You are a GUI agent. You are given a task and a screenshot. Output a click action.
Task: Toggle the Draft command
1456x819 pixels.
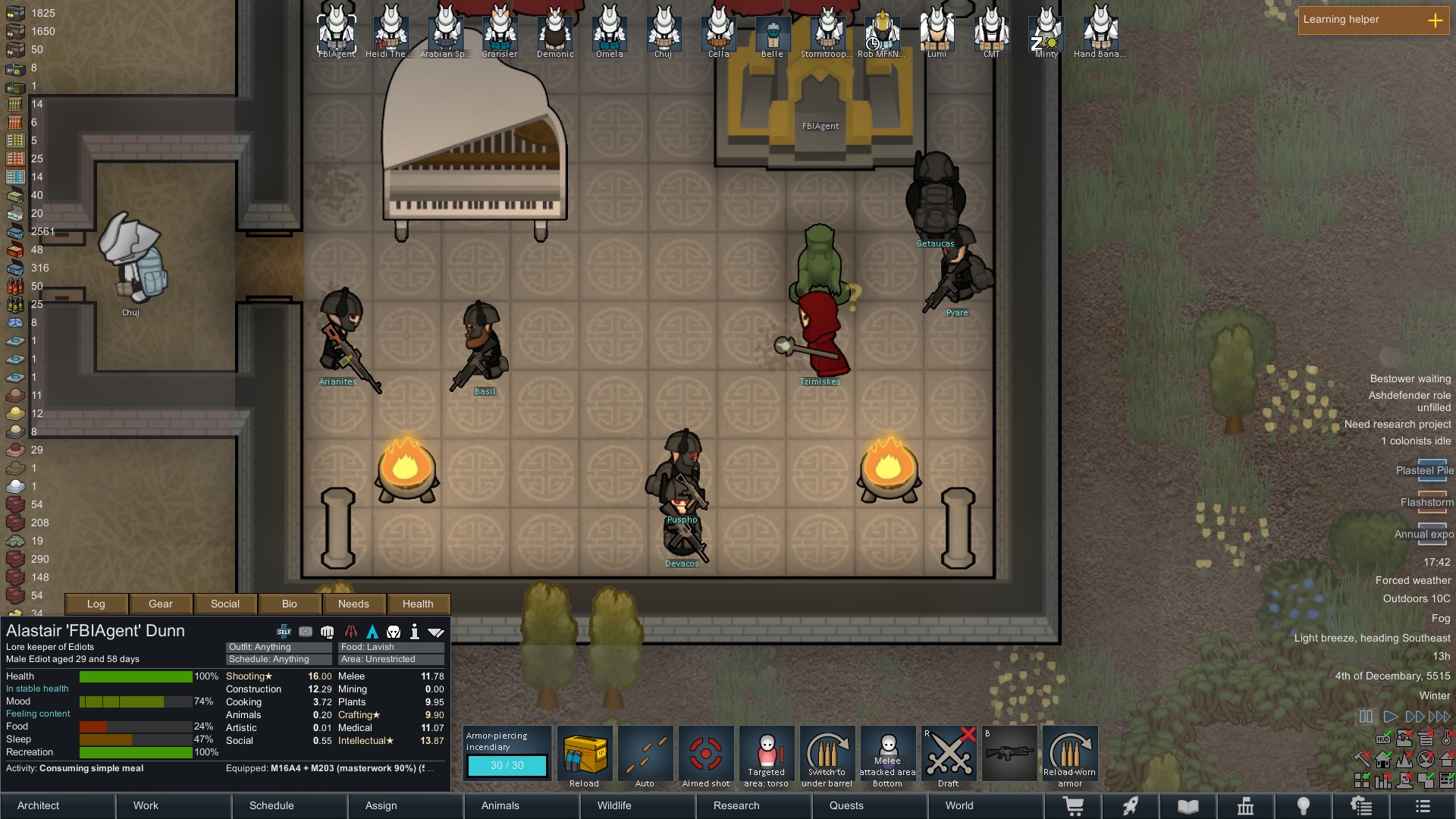tap(949, 756)
